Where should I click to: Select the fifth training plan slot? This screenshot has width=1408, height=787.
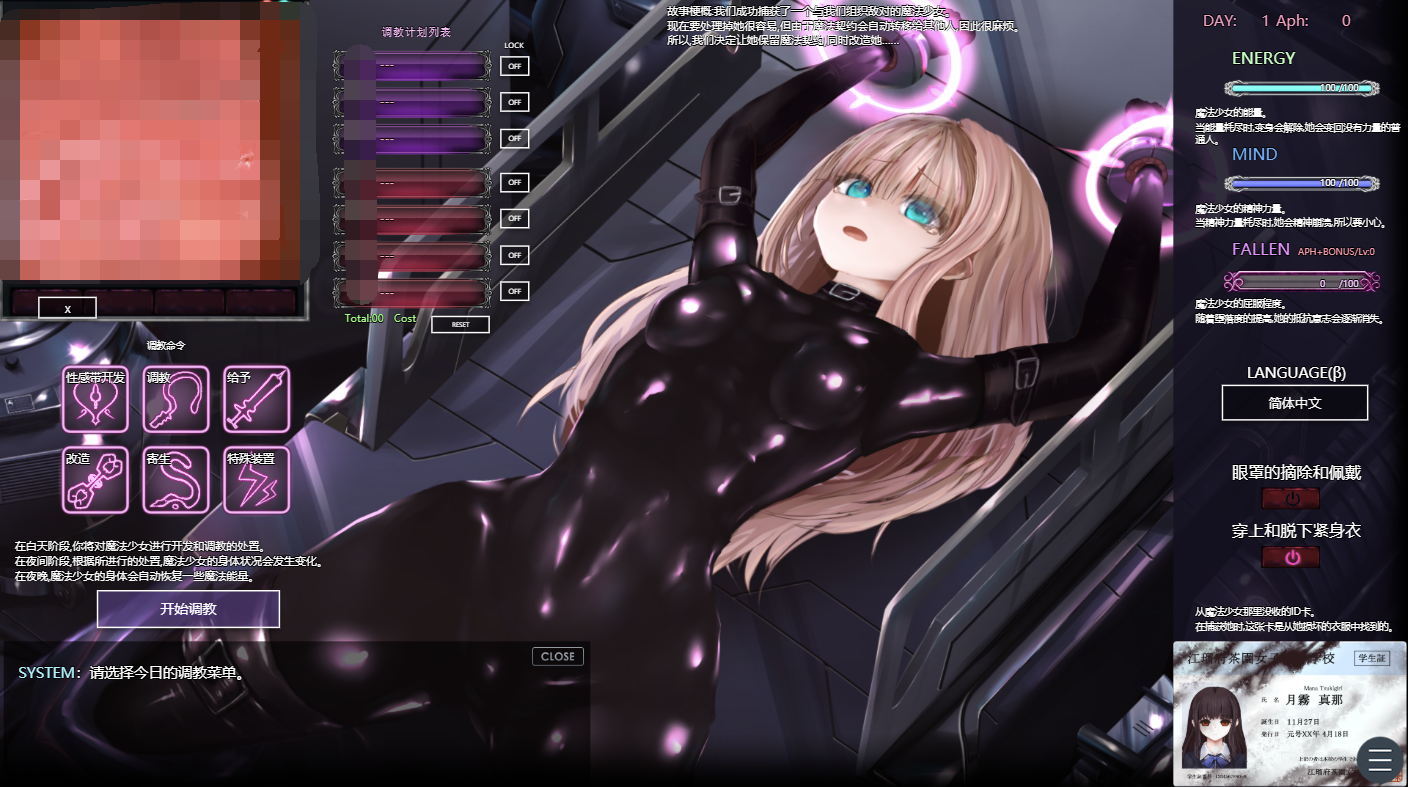(412, 218)
